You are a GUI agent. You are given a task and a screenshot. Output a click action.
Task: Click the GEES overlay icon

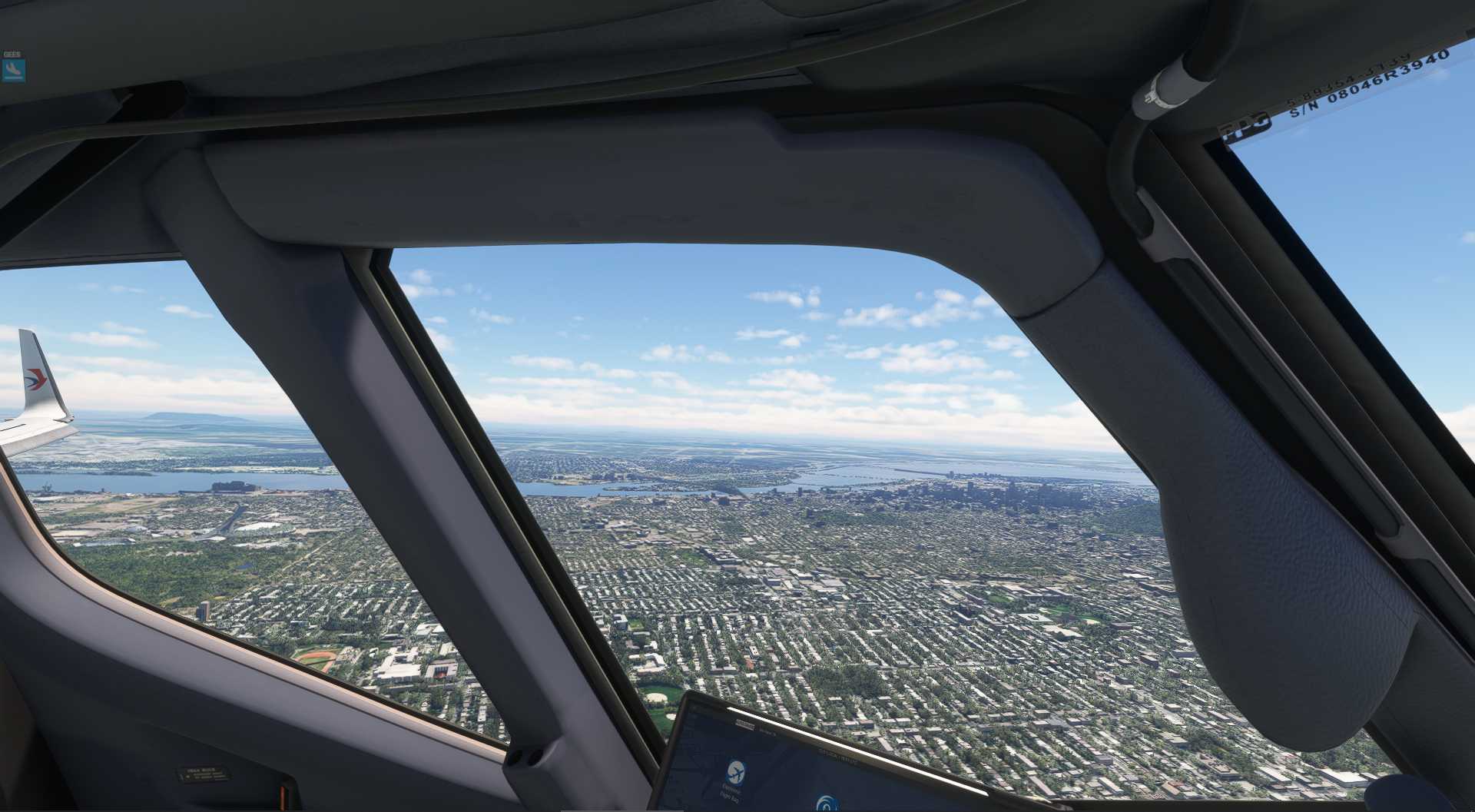(x=13, y=71)
